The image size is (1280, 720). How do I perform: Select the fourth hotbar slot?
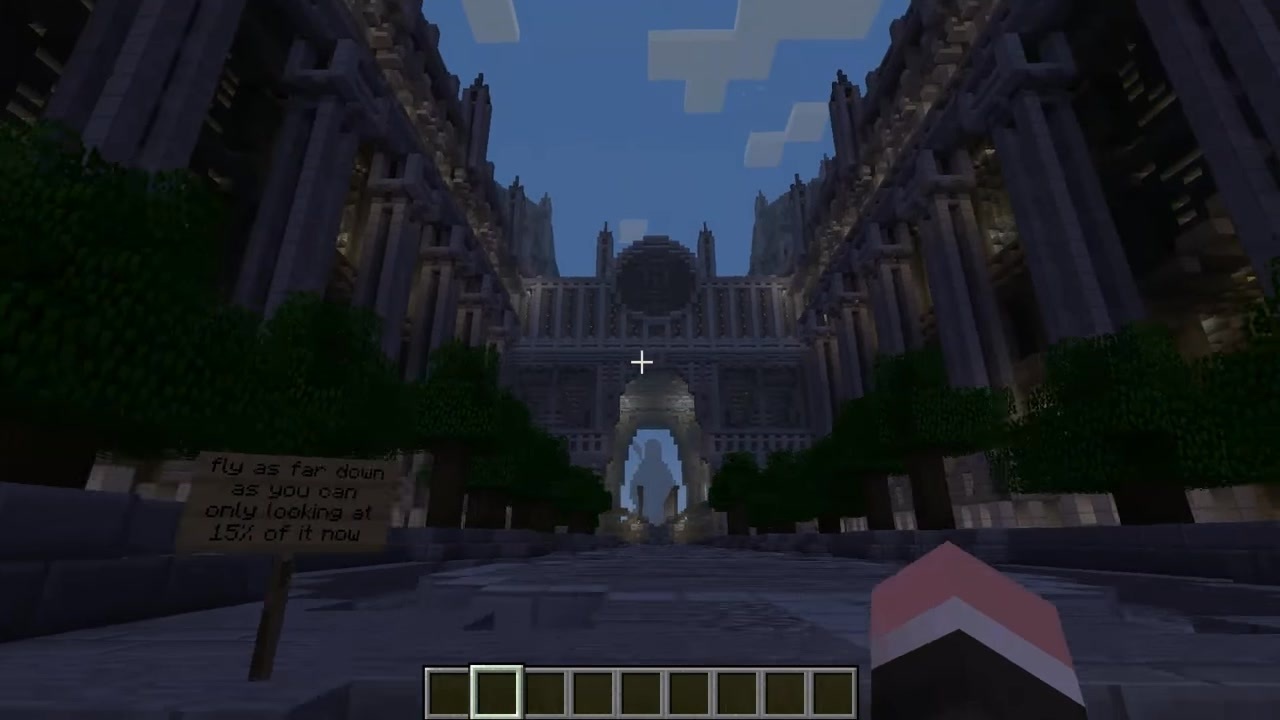point(592,688)
